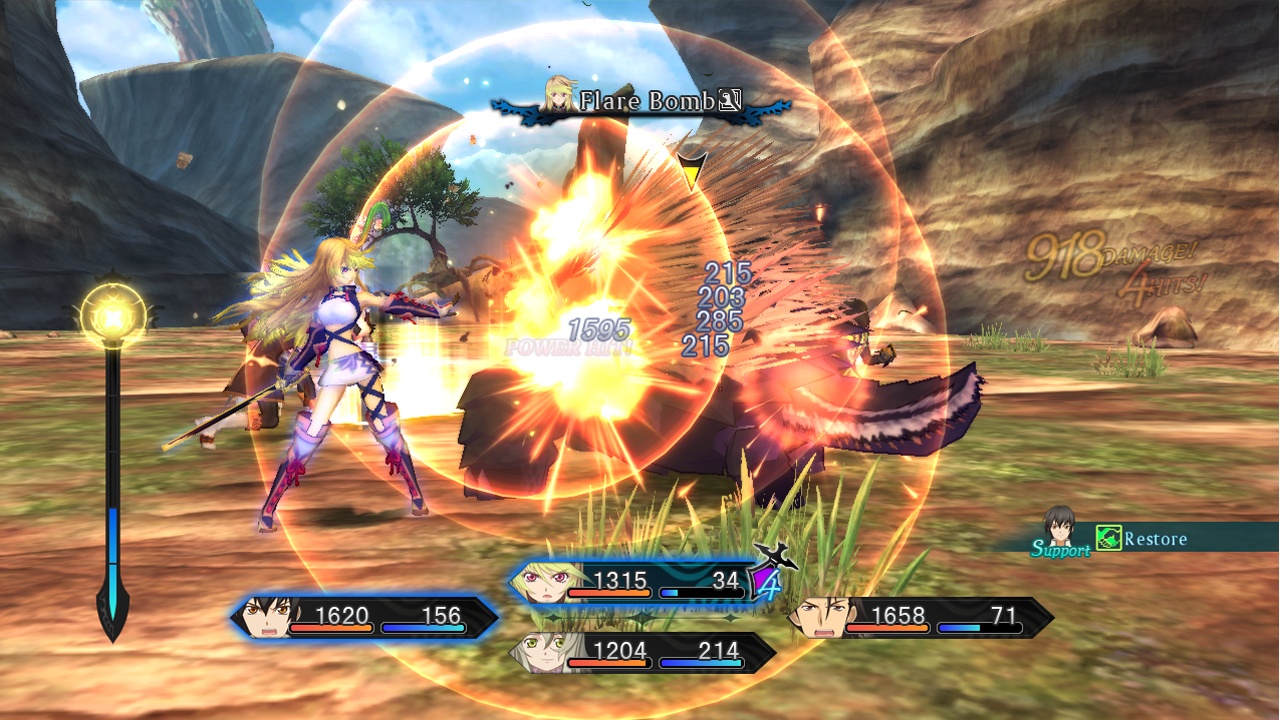Choose the party member panel with 1658 HP
1280x720 pixels.
click(920, 617)
